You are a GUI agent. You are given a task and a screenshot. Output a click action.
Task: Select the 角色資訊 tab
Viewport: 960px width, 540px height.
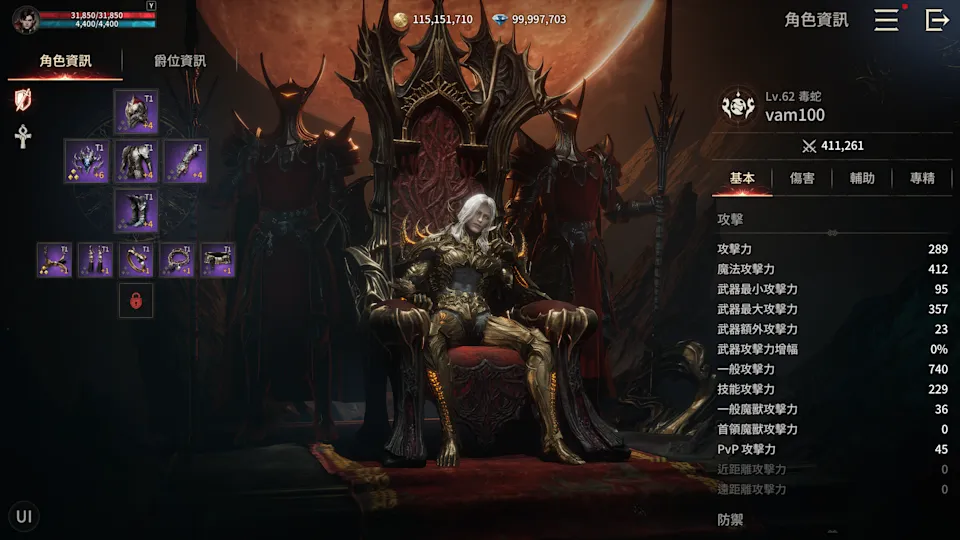coord(65,61)
